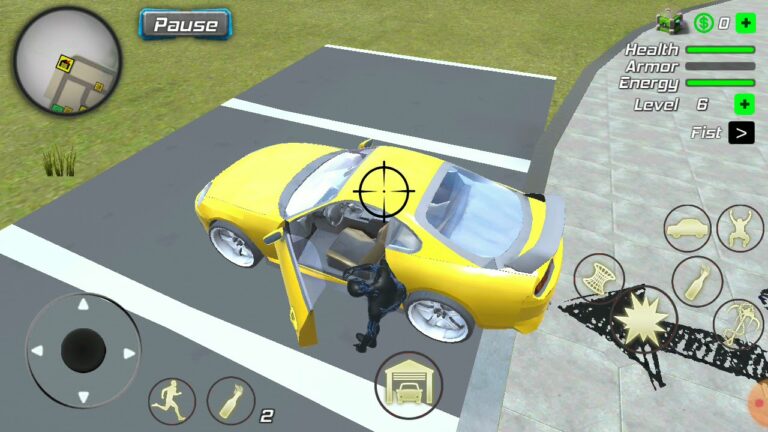Activate the jumping figure action button
The height and width of the screenshot is (432, 768).
pyautogui.click(x=740, y=228)
